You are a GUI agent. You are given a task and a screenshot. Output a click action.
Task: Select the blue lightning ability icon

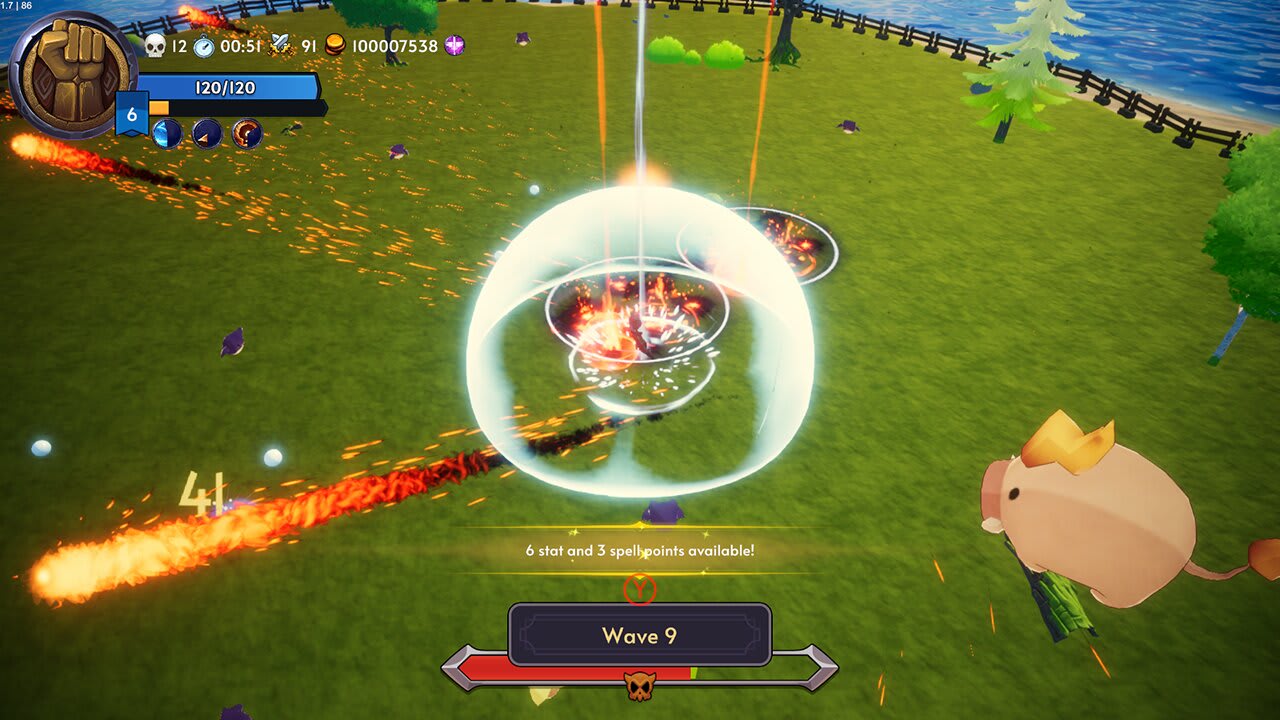[x=166, y=133]
